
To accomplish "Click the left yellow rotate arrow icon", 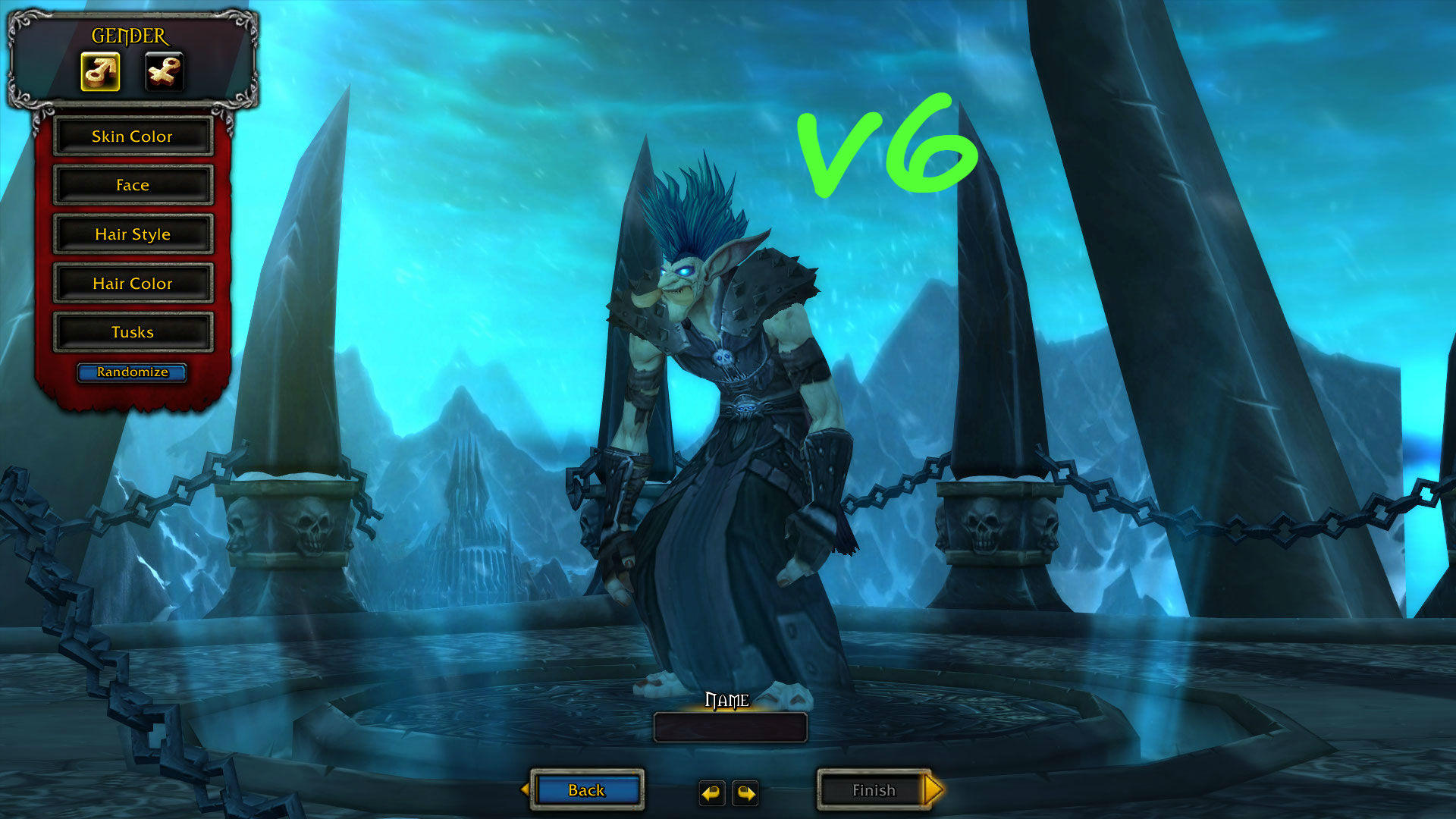I will tap(711, 791).
